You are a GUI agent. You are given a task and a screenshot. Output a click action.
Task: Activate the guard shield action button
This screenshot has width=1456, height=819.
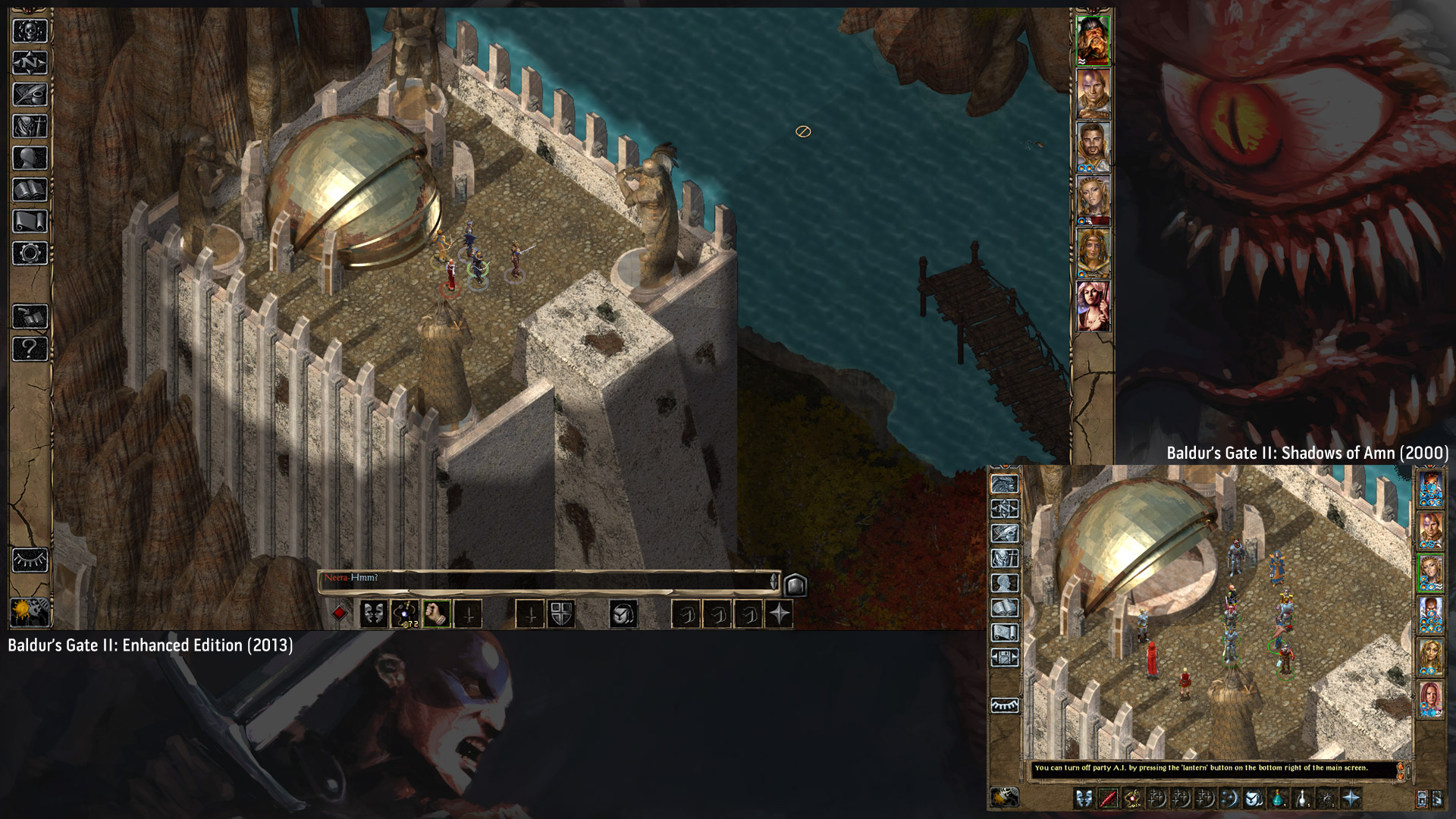tap(561, 613)
